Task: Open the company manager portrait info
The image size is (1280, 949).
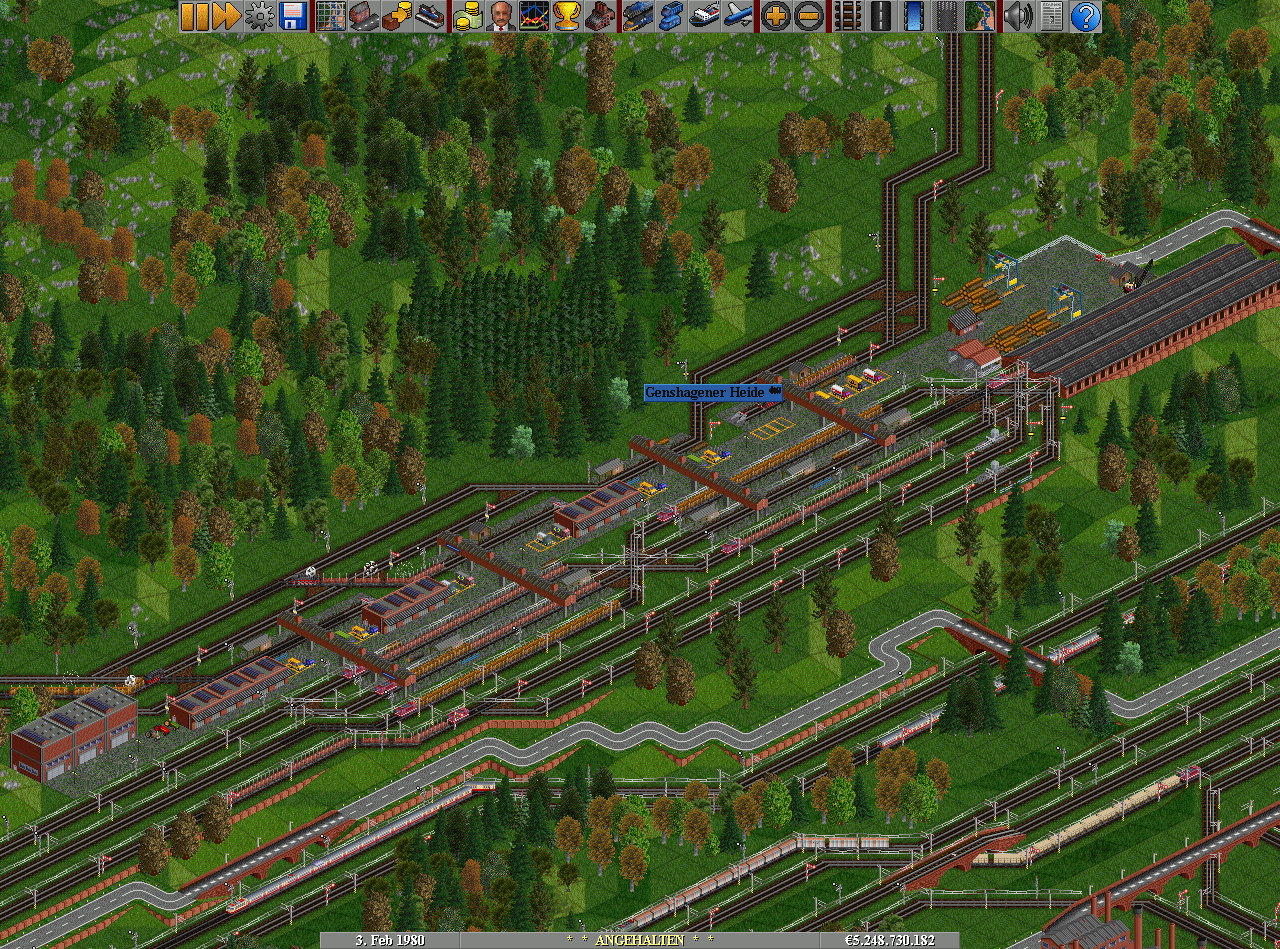Action: tap(500, 16)
